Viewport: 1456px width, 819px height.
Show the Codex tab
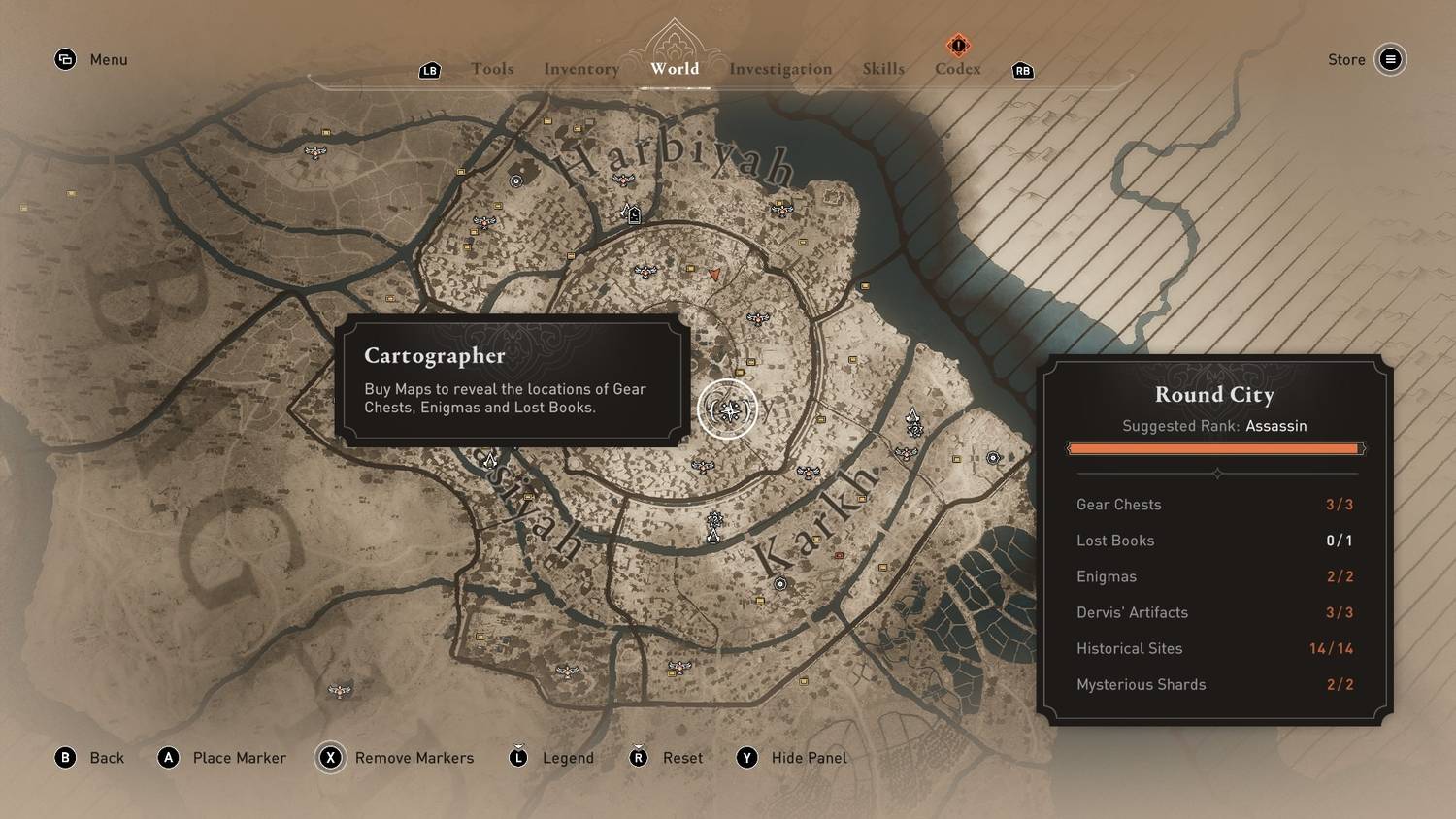[958, 69]
